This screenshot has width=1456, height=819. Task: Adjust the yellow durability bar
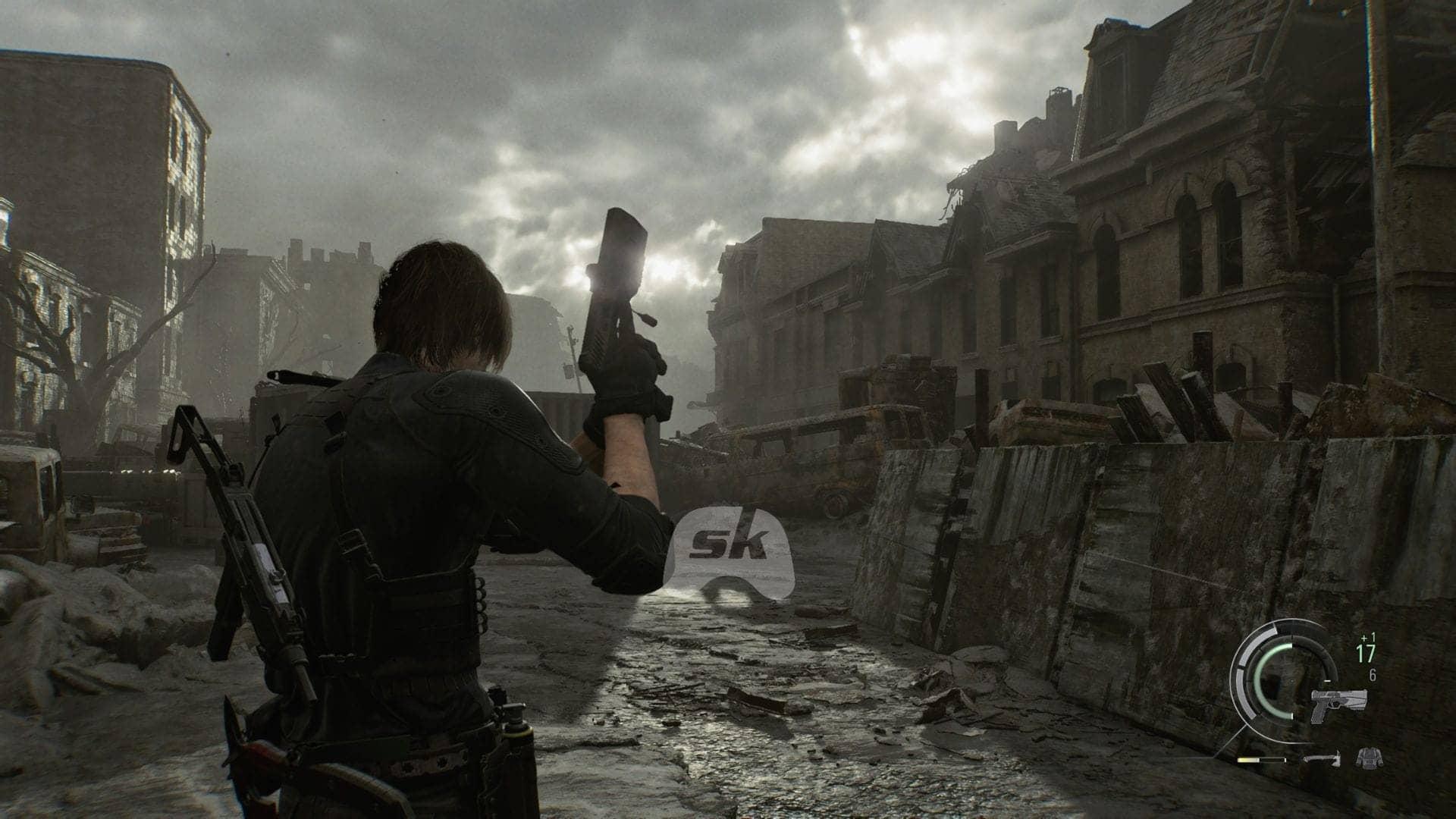[x=1248, y=760]
